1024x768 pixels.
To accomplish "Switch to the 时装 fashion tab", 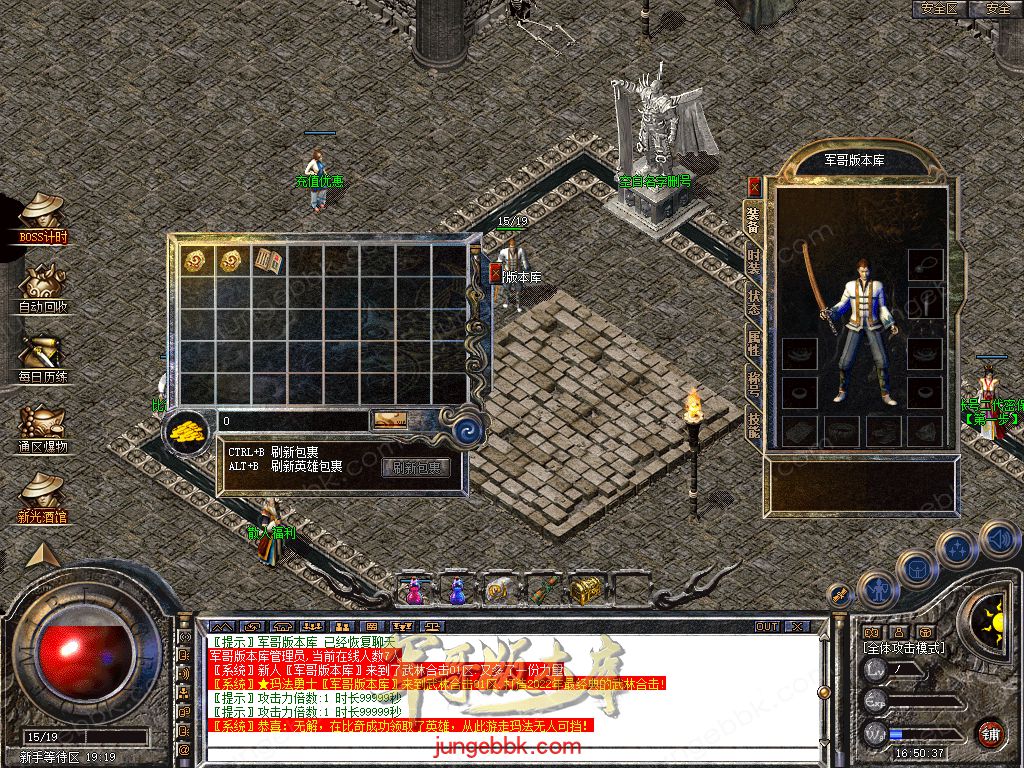I will (754, 261).
